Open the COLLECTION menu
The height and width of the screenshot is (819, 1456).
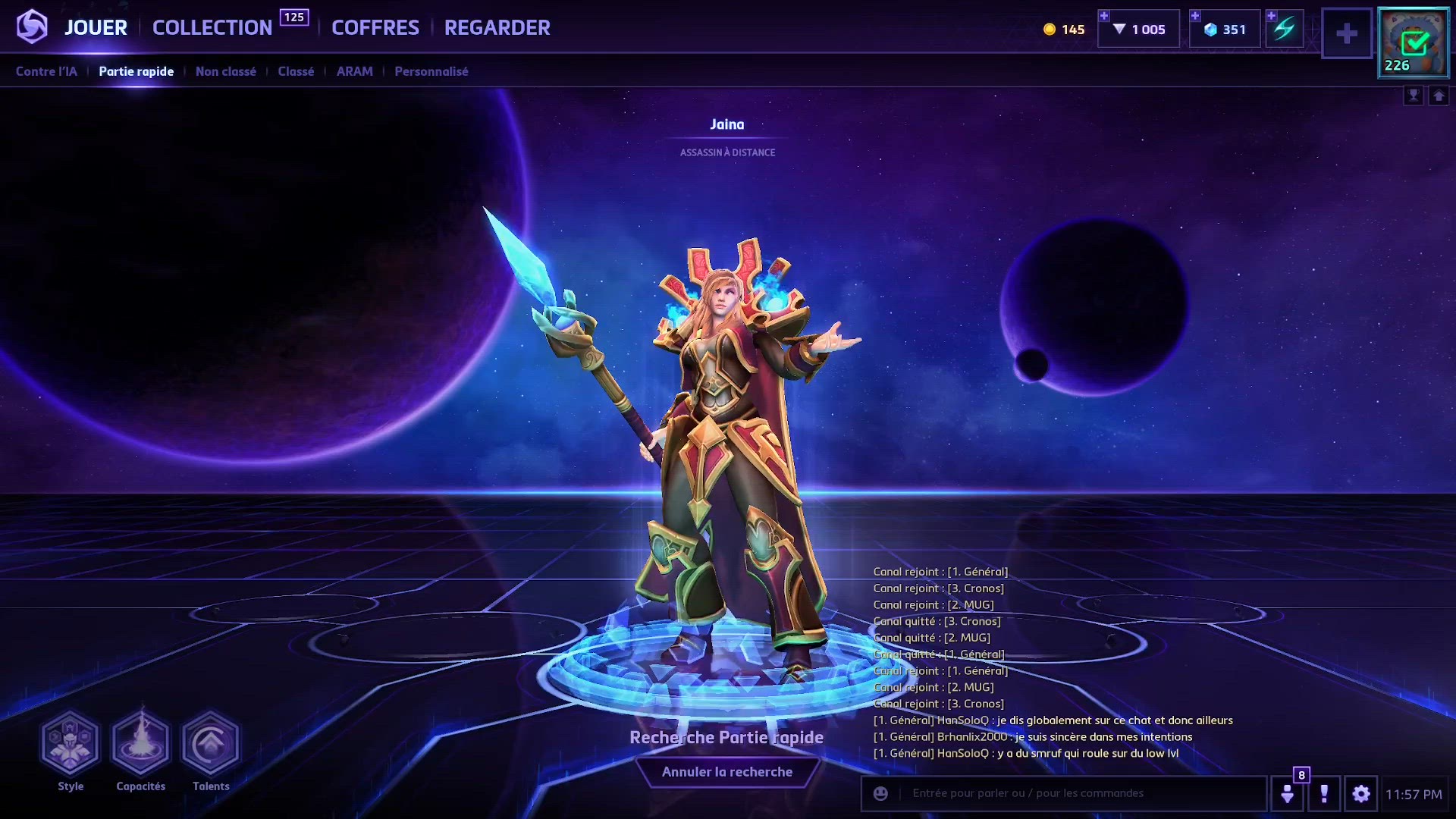click(212, 27)
